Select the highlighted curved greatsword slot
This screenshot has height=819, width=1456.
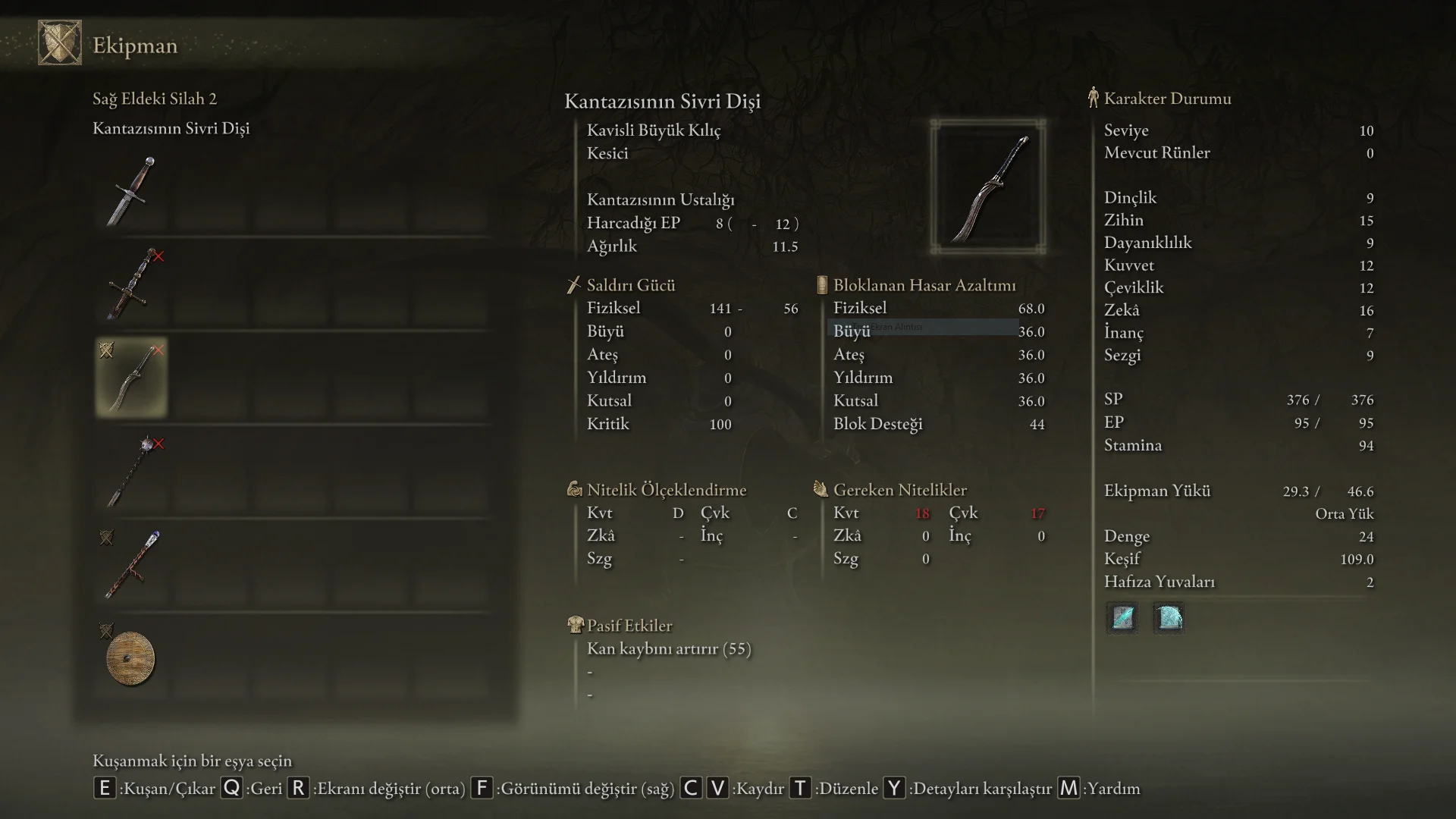coord(132,378)
